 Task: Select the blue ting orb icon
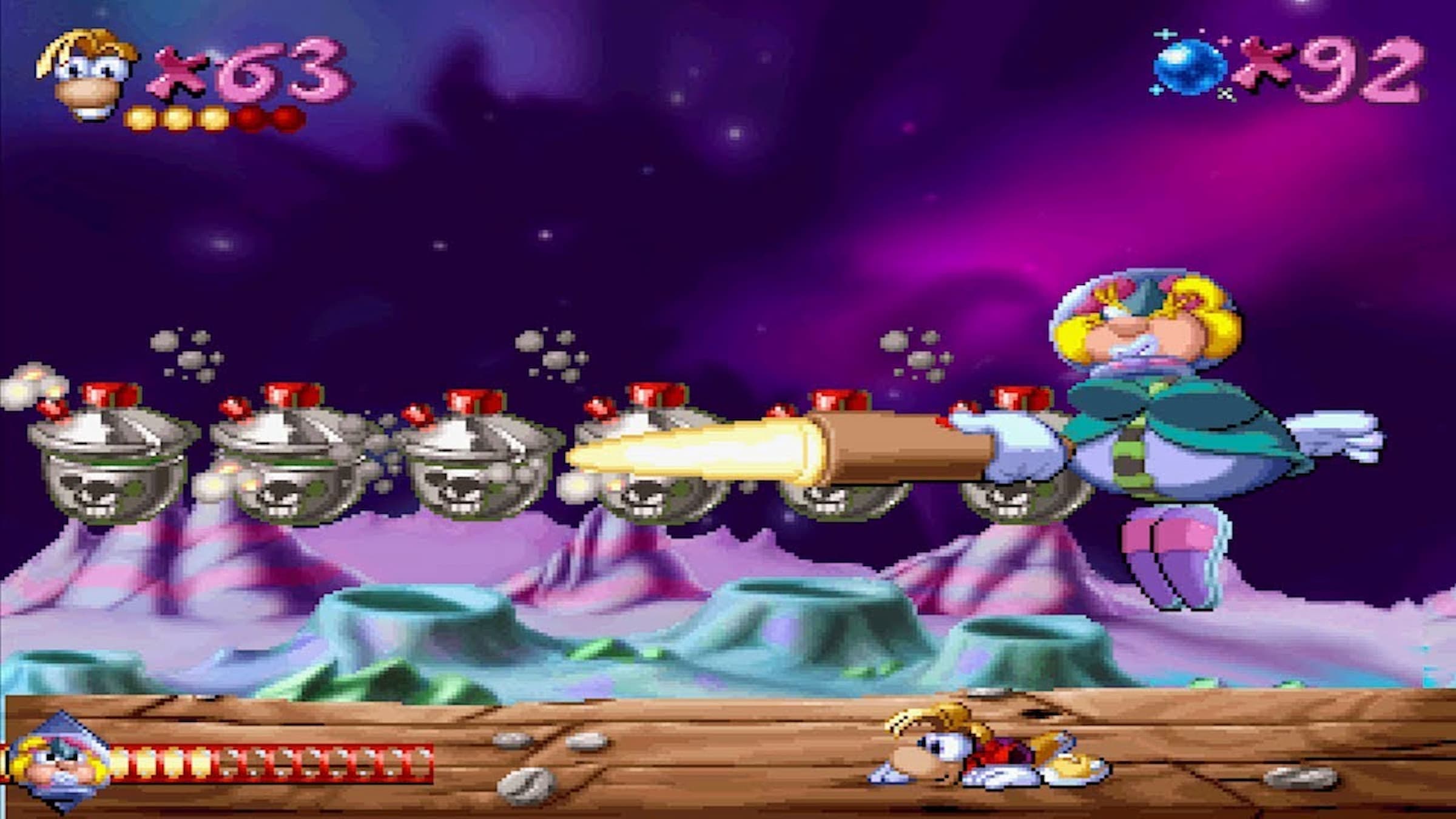click(1189, 67)
